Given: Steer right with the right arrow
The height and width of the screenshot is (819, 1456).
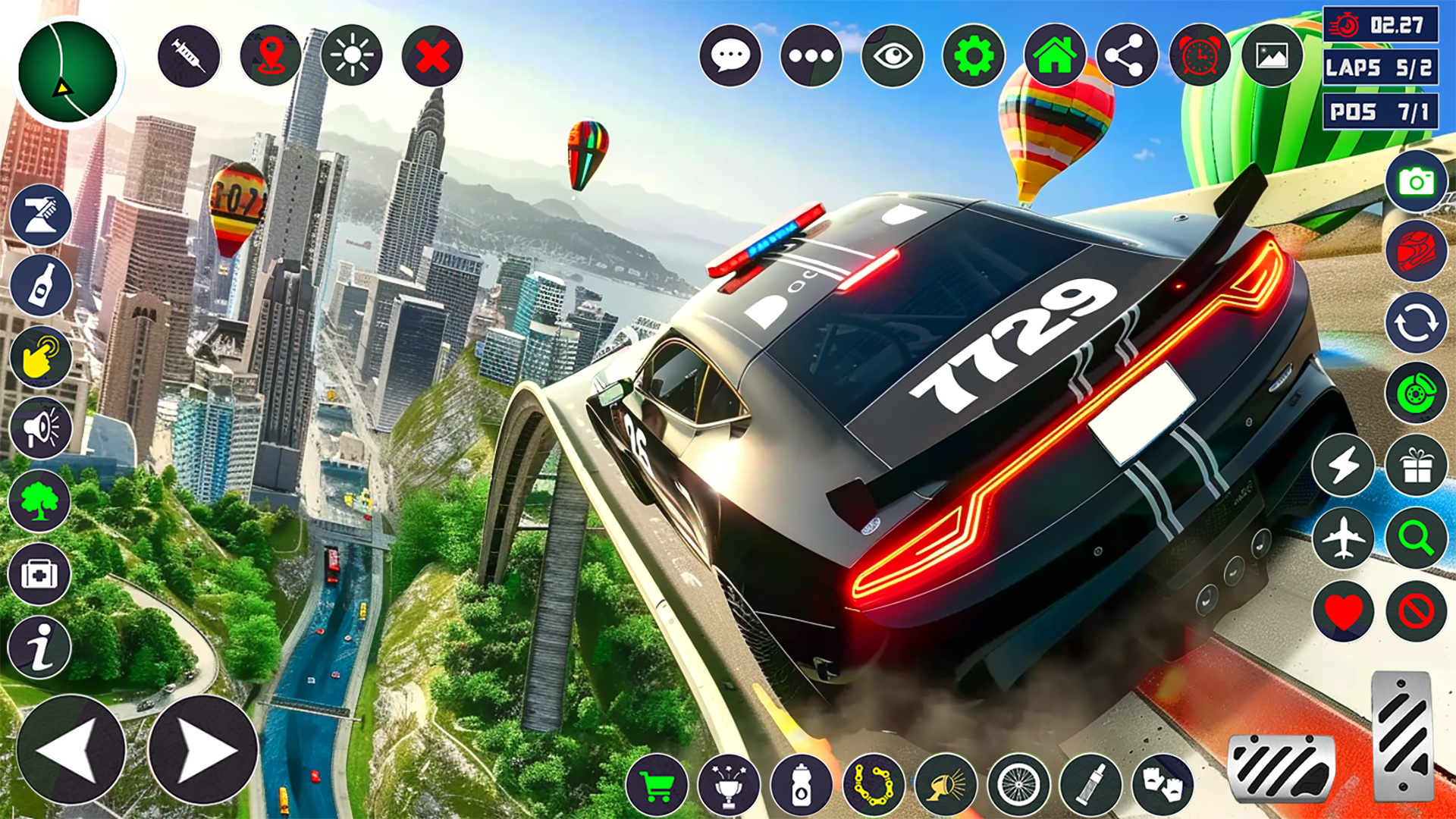Looking at the screenshot, I should pyautogui.click(x=202, y=749).
